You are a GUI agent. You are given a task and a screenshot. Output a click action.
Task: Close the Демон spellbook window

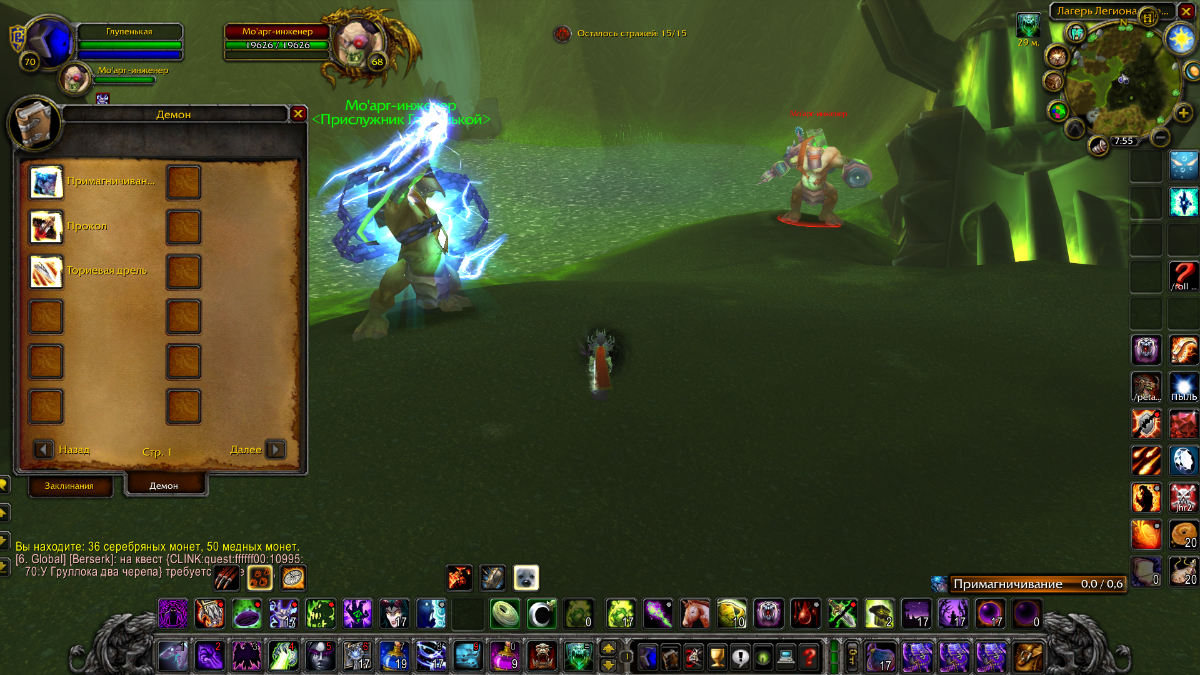(298, 114)
